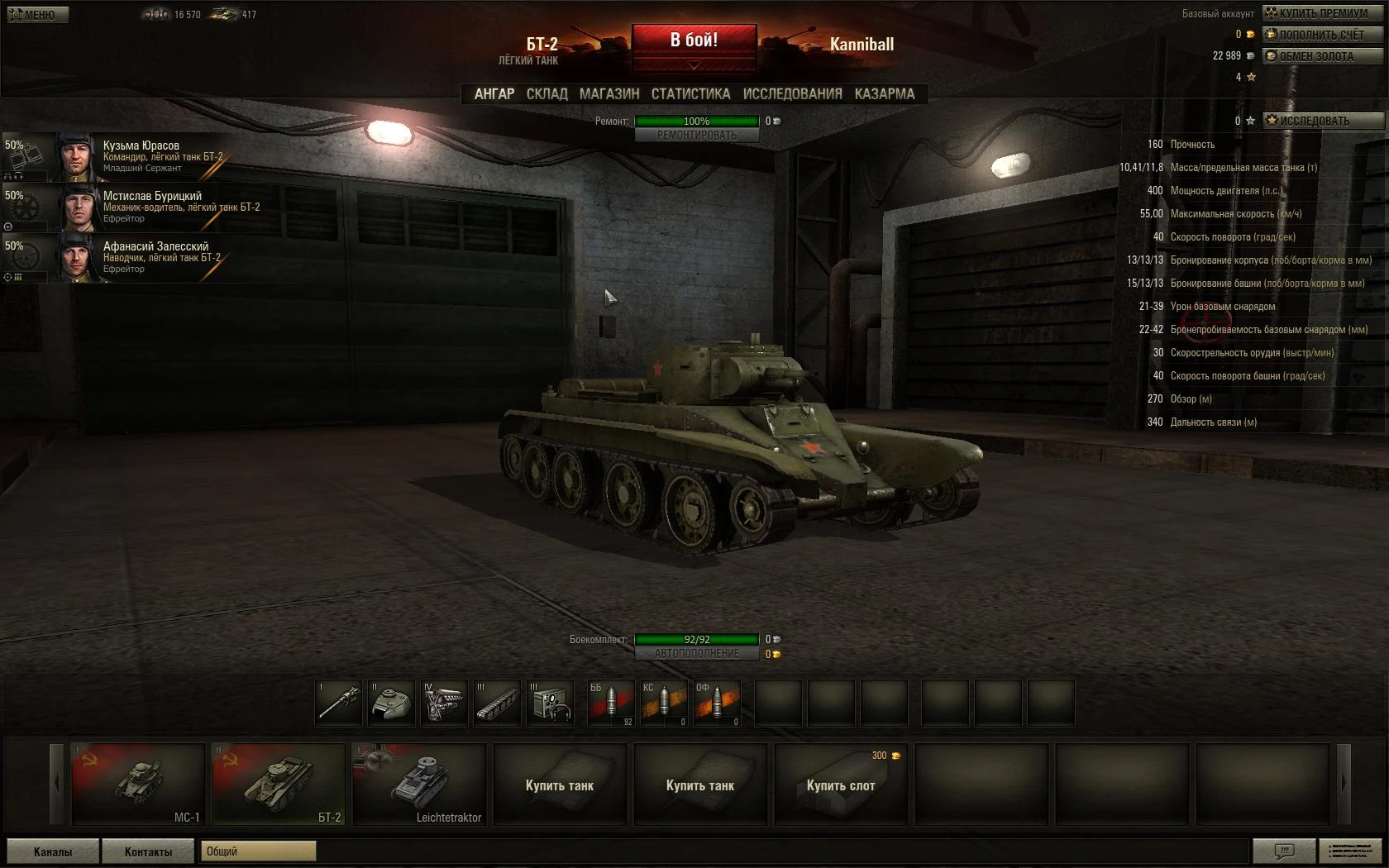Select the radio module icon

[550, 703]
